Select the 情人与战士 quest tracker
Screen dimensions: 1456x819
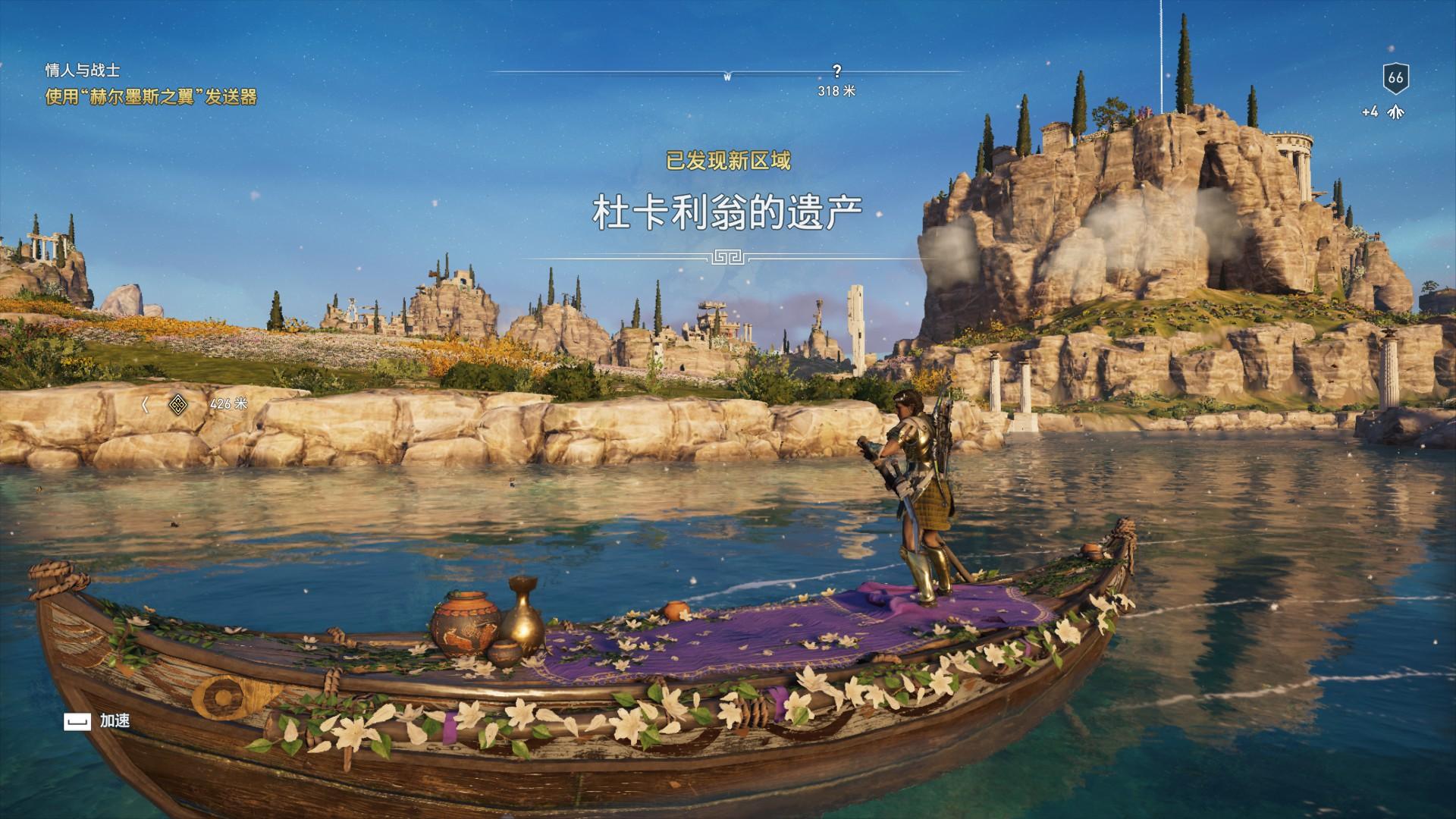[x=83, y=71]
